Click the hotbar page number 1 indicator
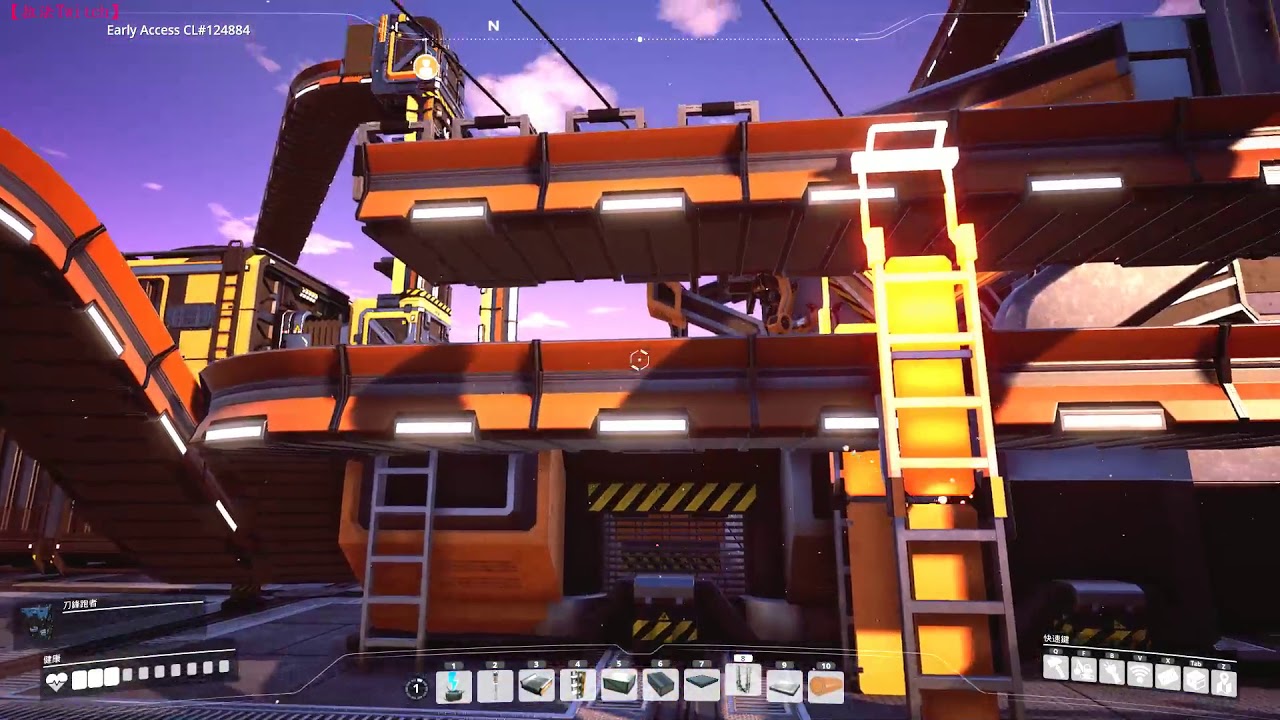Image resolution: width=1280 pixels, height=720 pixels. click(417, 688)
